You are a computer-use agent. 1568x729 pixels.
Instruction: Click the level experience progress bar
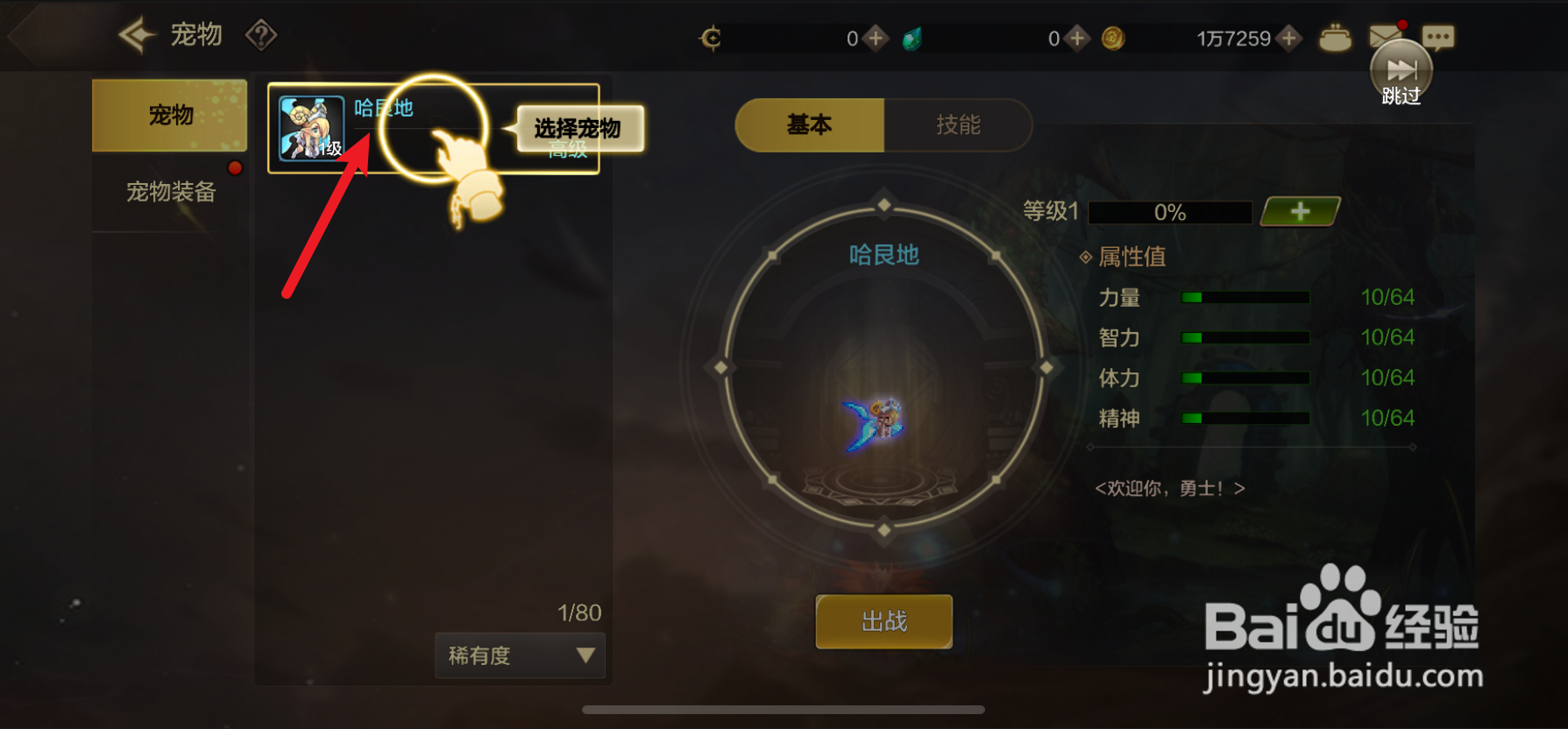[1169, 212]
